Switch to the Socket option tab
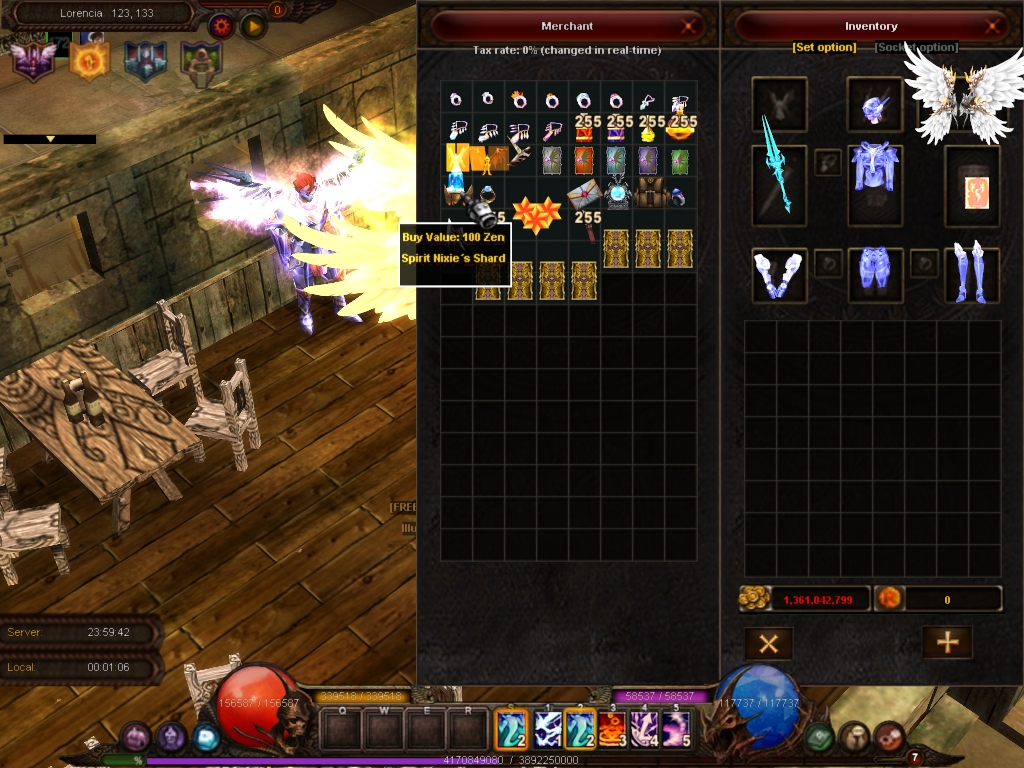The height and width of the screenshot is (768, 1024). [916, 47]
